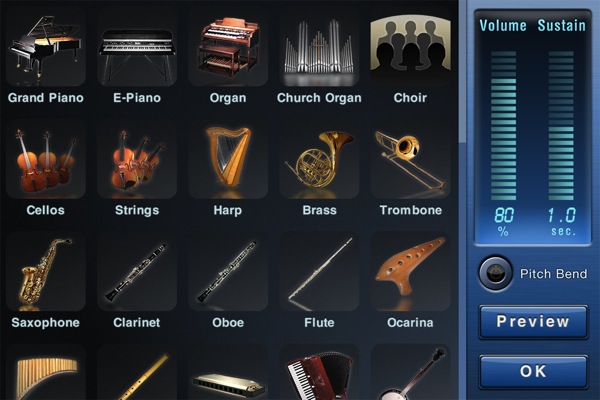Confirm selection with the OK button

pyautogui.click(x=533, y=371)
